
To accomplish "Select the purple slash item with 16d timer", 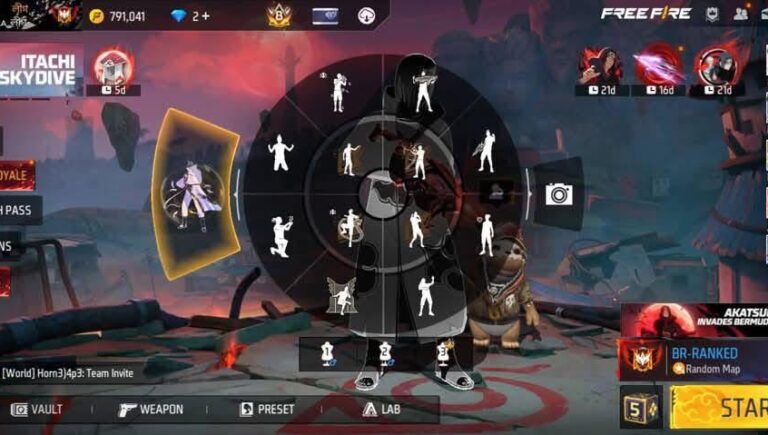I will (655, 67).
